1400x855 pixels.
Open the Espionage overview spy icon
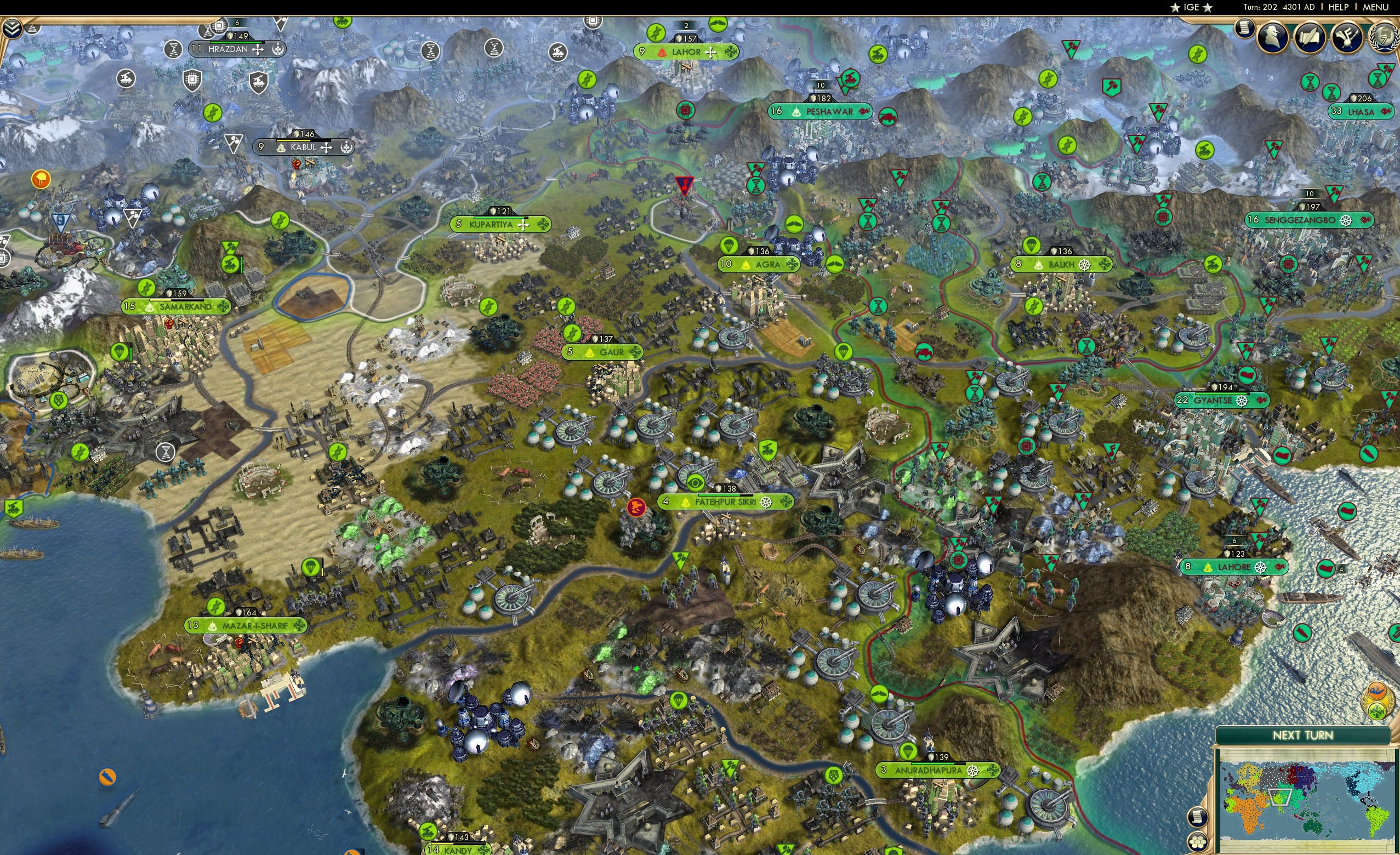pos(1272,36)
